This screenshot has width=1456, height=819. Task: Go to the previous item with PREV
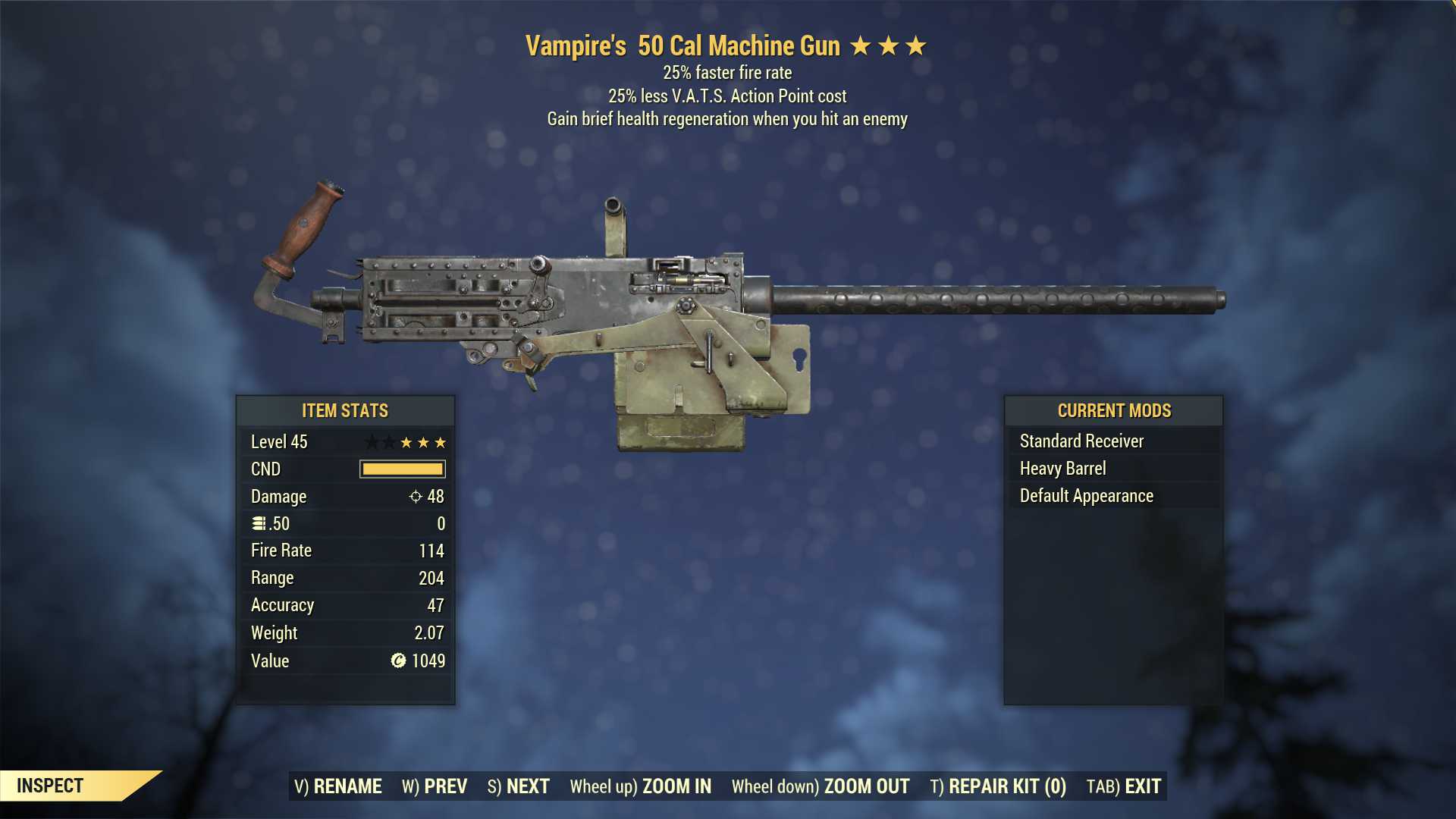tap(435, 786)
